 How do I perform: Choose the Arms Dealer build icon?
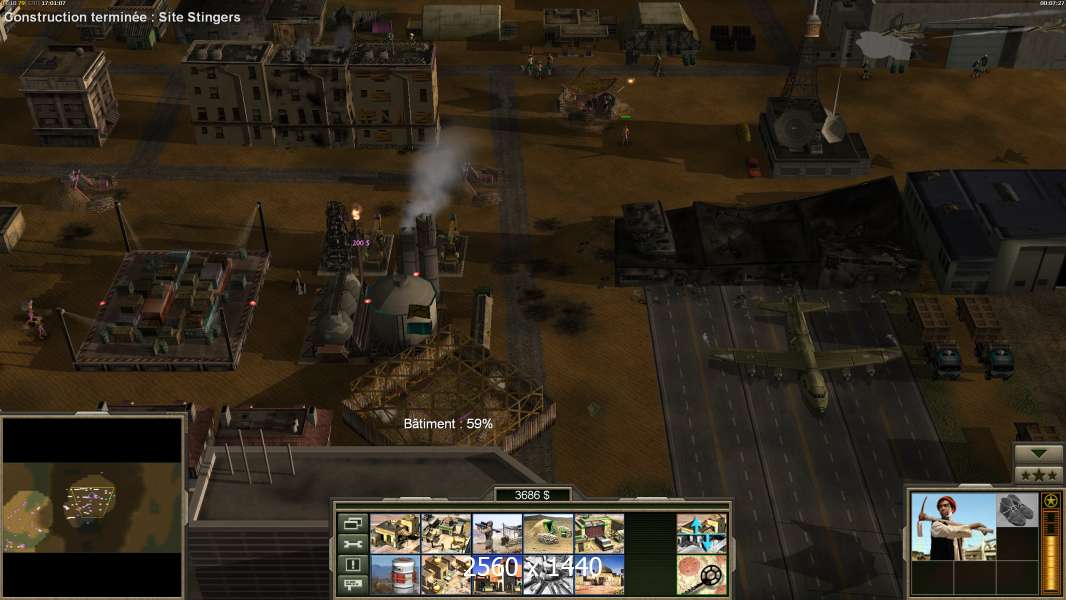click(x=599, y=534)
